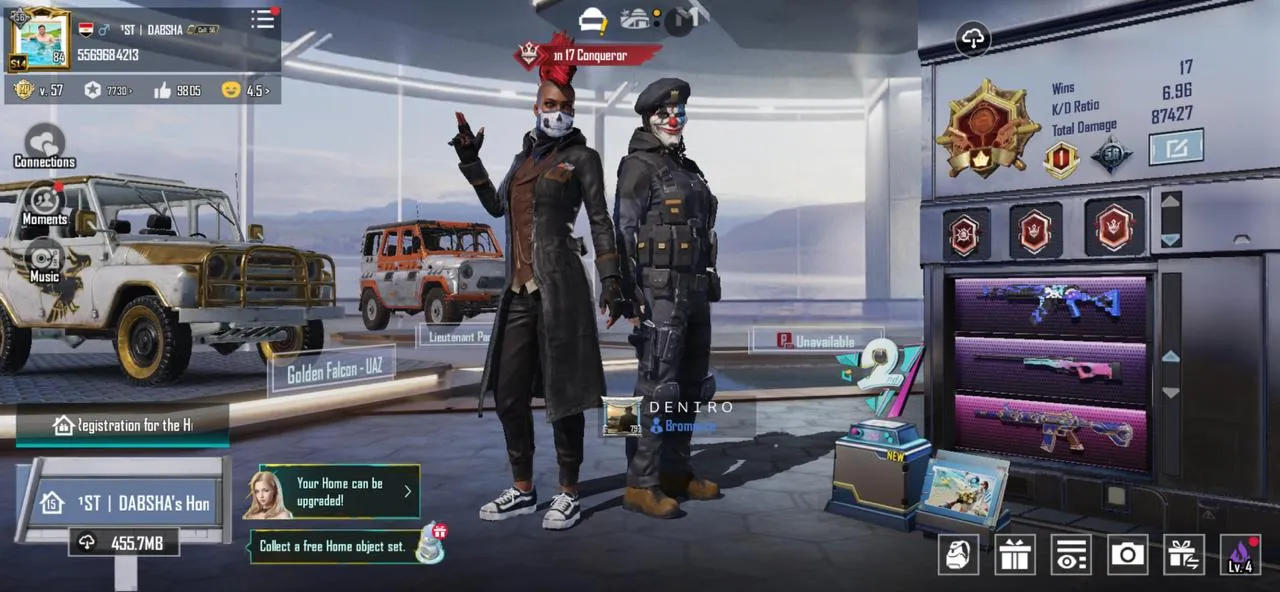Open the Registration for the Home banner
The width and height of the screenshot is (1280, 592).
(123, 425)
